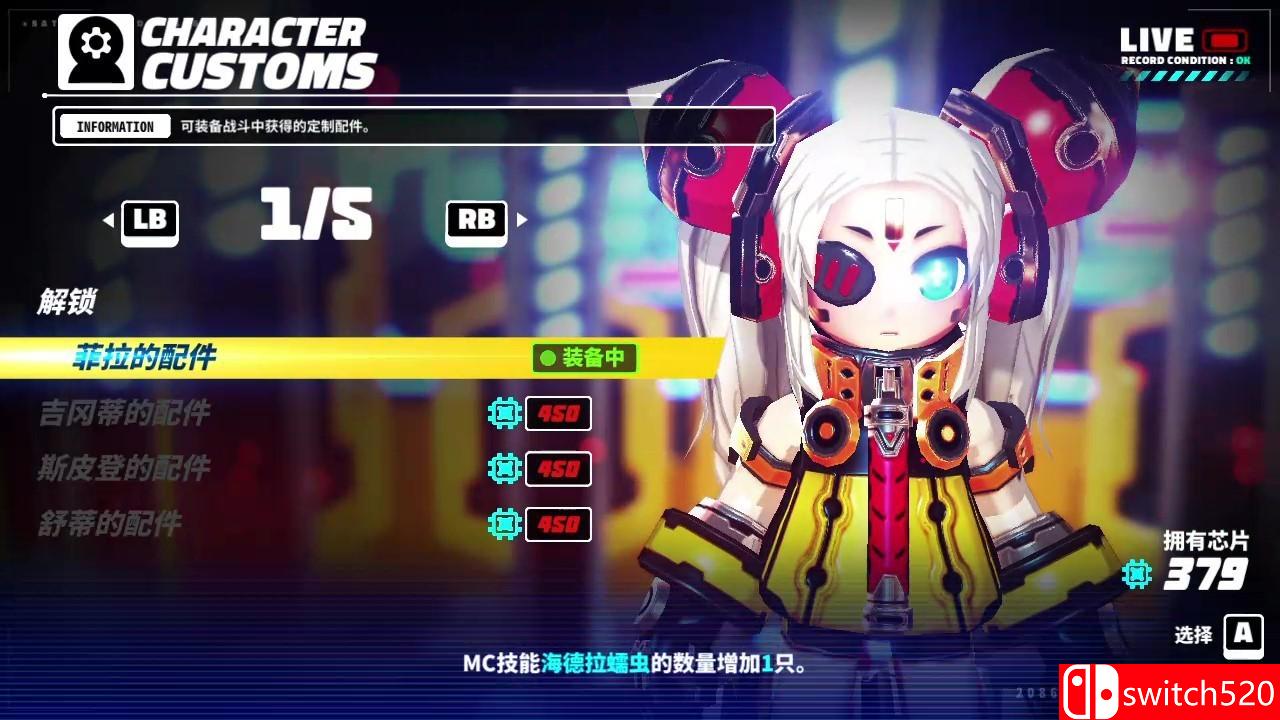Click the left arrow beside LB
The image size is (1280, 720).
click(110, 220)
